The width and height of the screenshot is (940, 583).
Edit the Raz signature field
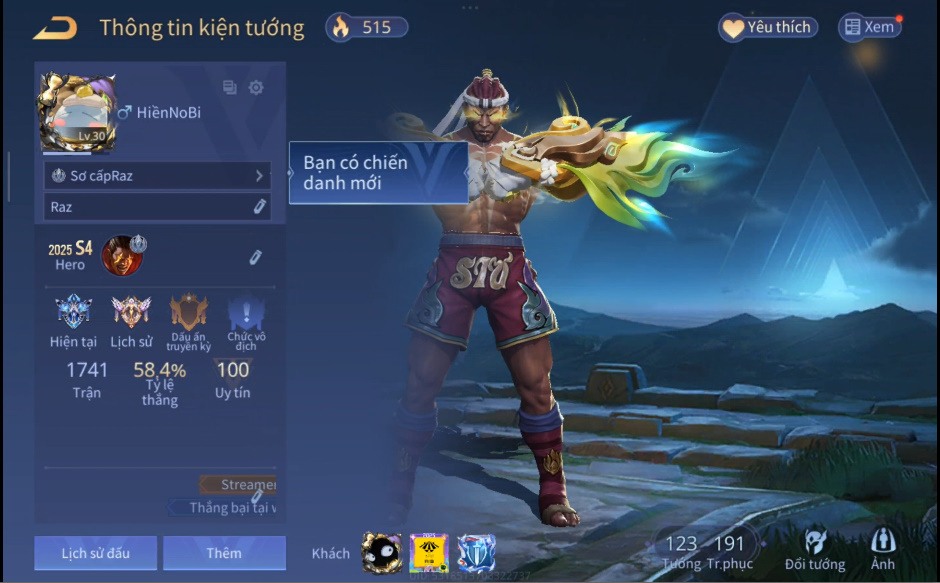(259, 207)
